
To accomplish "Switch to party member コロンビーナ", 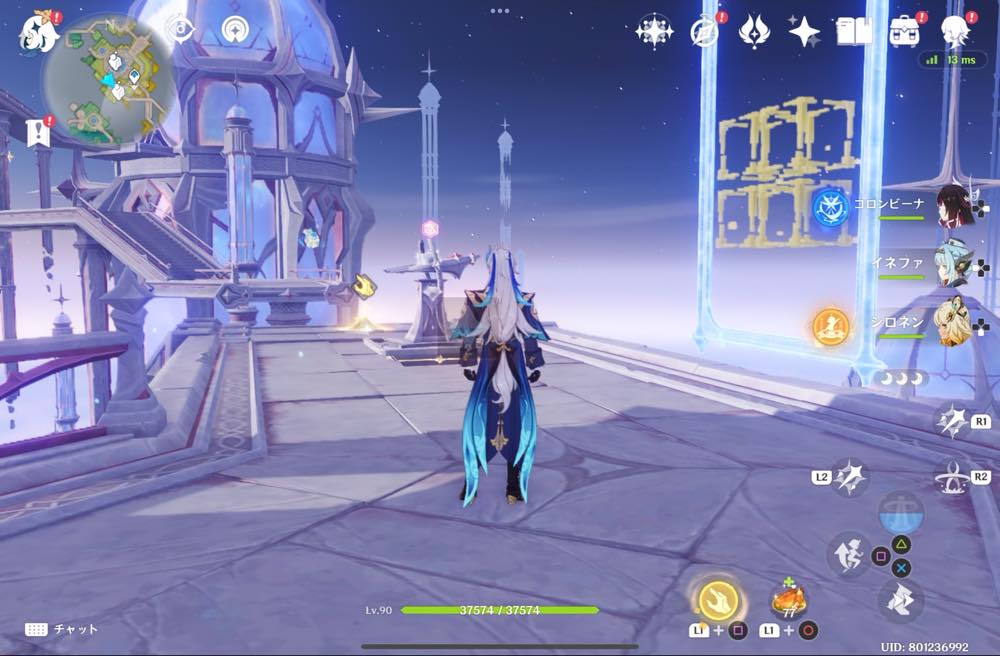I will pos(955,205).
